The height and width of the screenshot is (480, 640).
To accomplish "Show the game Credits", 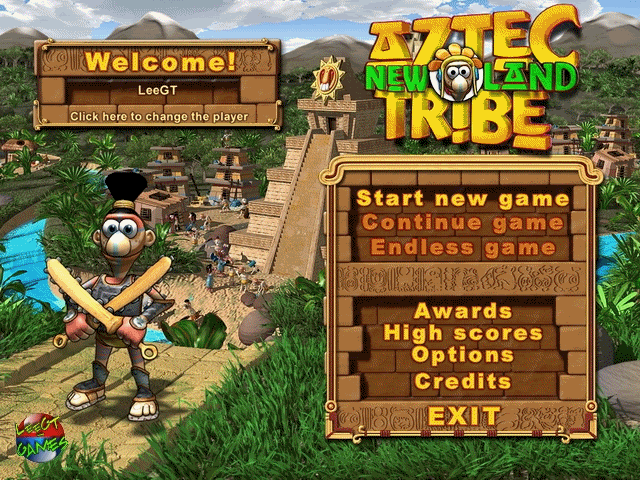I will (x=463, y=381).
